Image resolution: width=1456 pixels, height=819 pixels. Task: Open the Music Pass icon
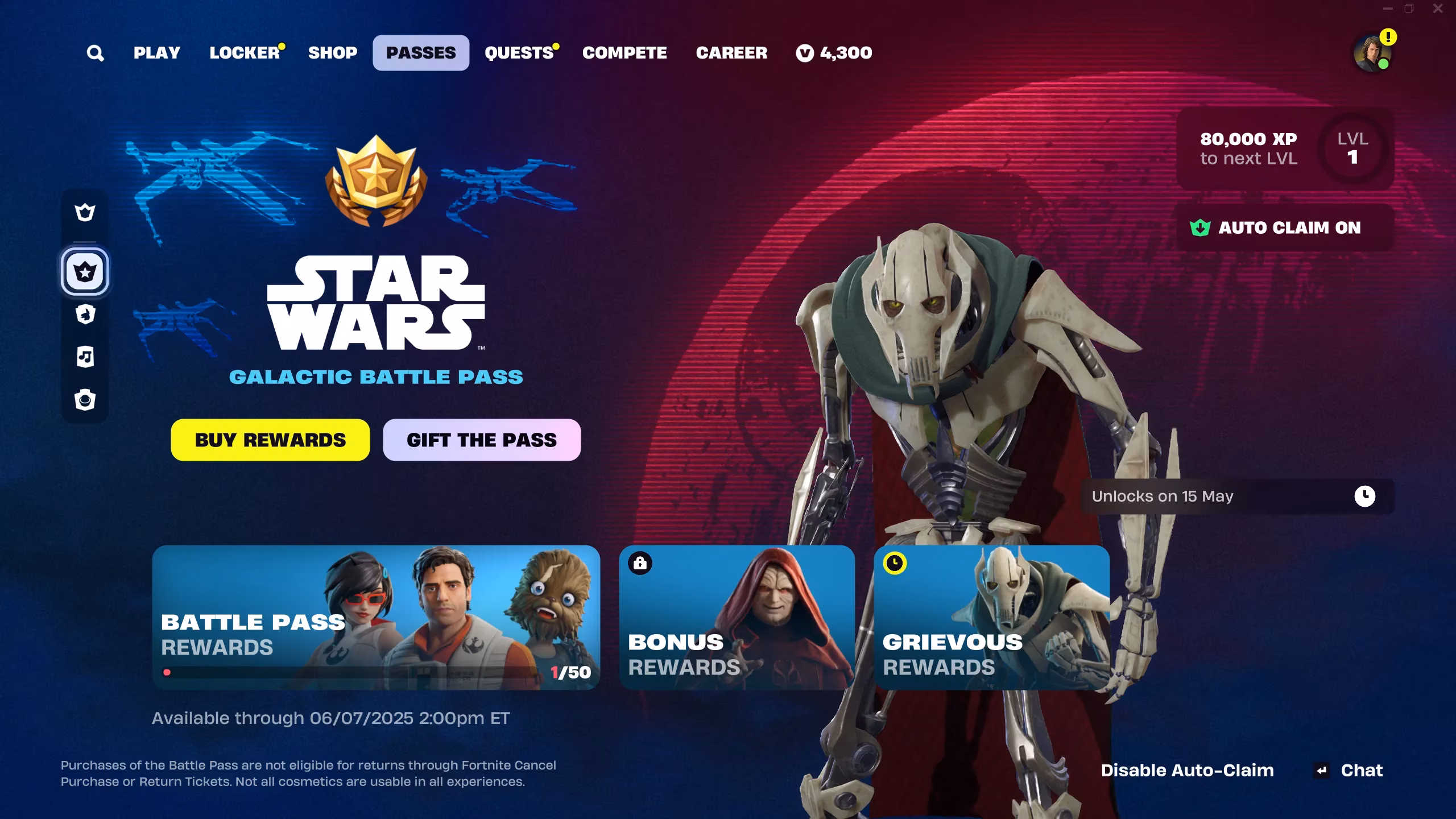coord(85,357)
